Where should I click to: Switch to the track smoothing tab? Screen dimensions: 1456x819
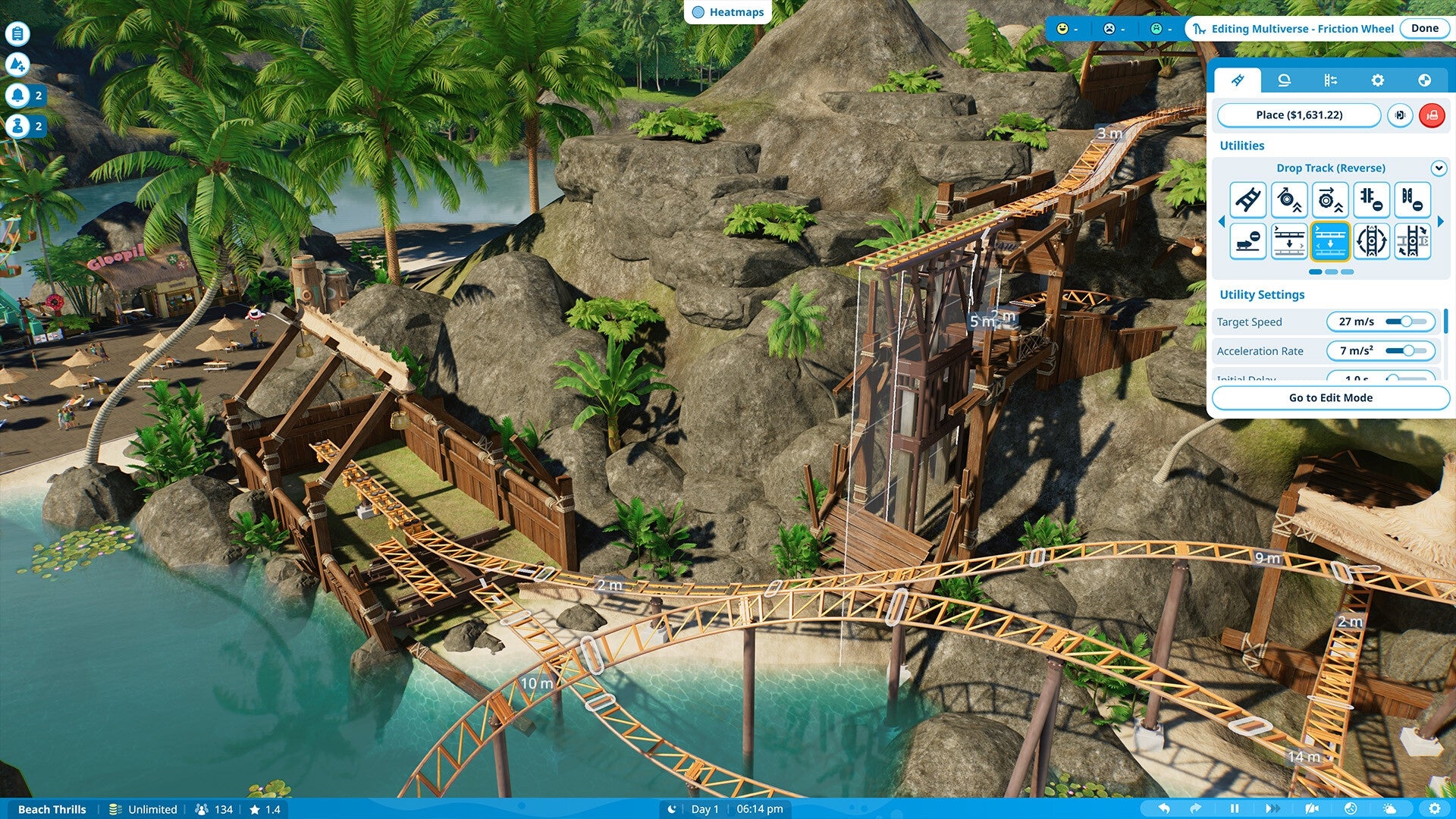[1283, 80]
